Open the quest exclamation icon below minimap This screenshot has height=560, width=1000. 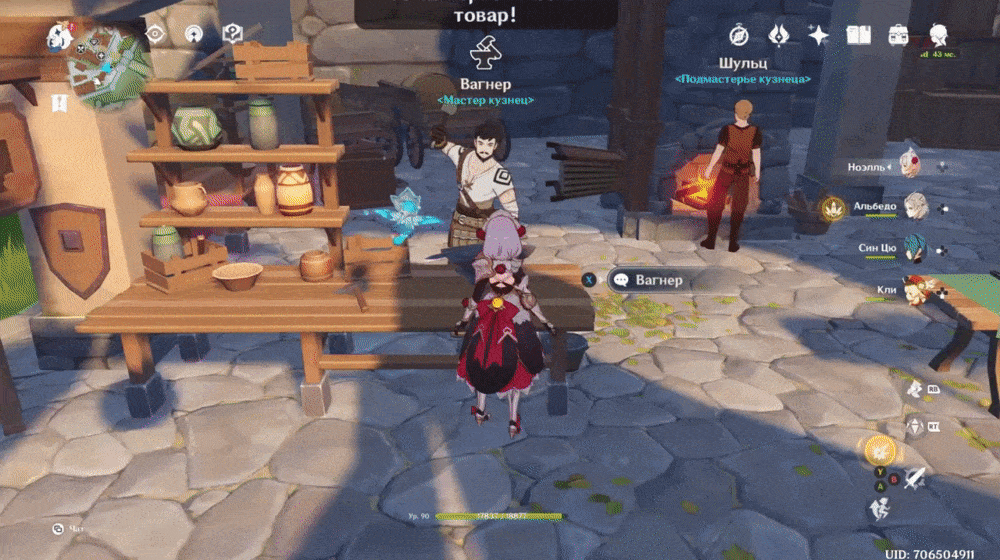coord(59,103)
